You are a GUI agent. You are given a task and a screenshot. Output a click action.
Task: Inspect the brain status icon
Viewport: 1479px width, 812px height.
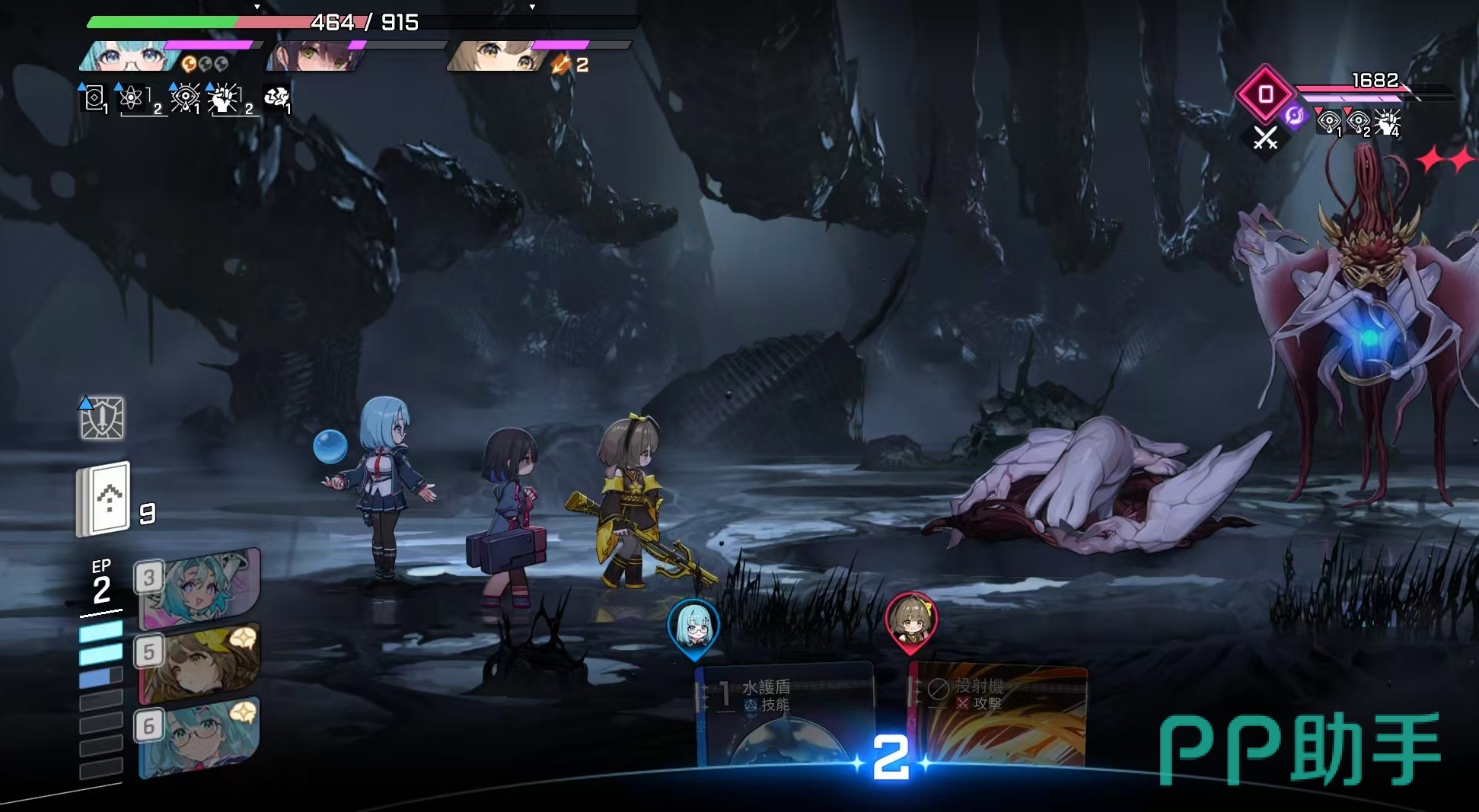276,97
